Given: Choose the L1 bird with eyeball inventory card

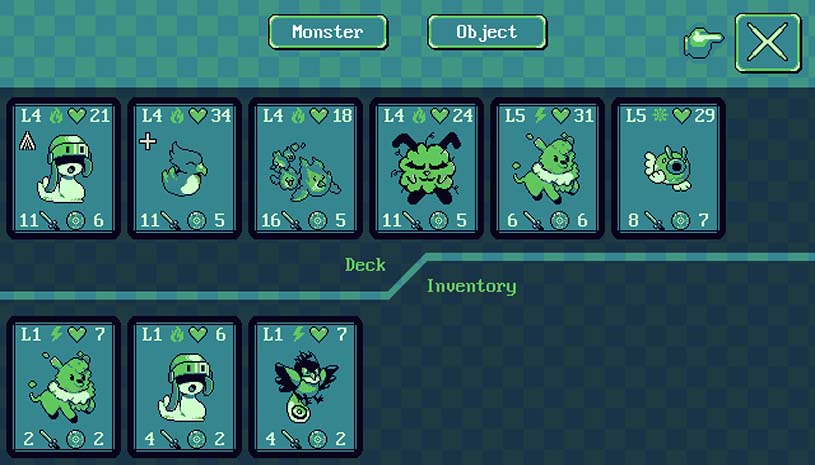Looking at the screenshot, I should (306, 386).
